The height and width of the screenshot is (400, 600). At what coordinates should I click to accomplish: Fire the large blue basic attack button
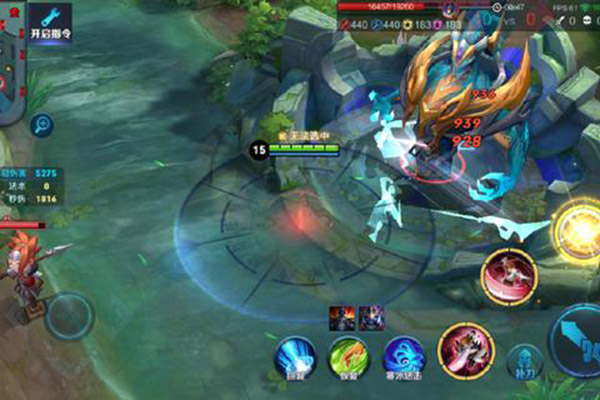pyautogui.click(x=578, y=342)
